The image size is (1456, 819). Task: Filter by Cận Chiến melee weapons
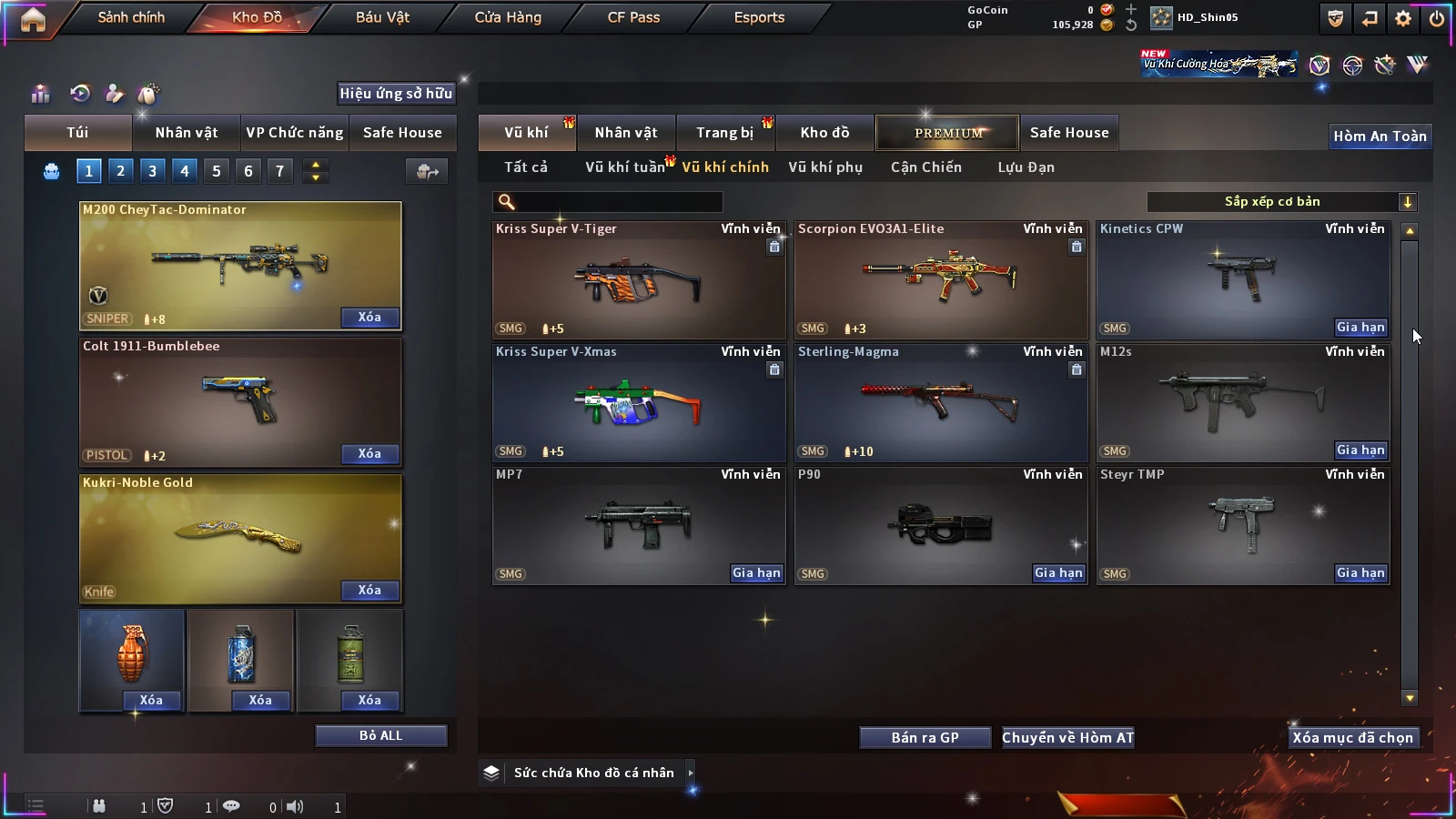pos(925,167)
